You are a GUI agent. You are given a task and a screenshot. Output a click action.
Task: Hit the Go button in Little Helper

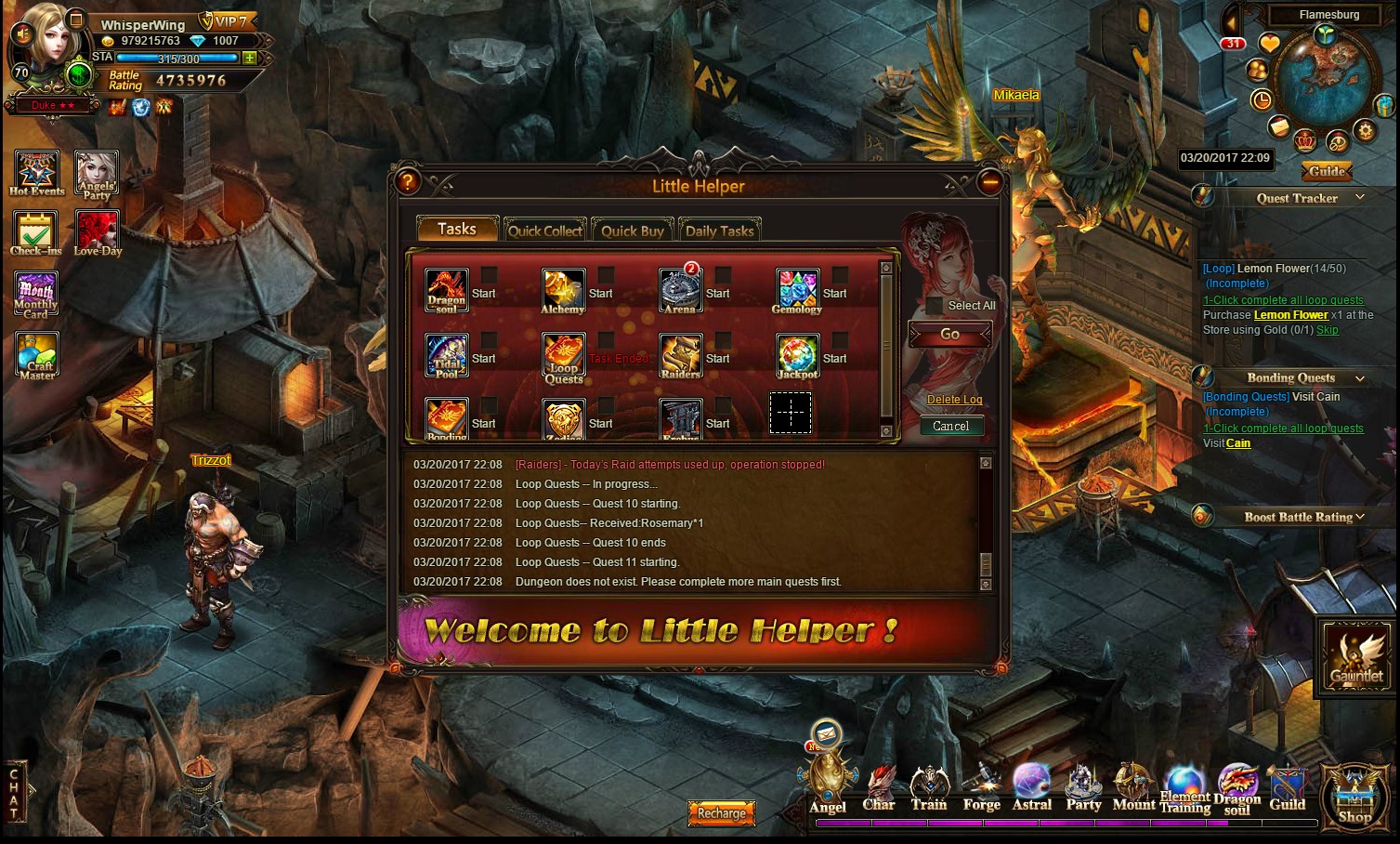click(x=949, y=334)
